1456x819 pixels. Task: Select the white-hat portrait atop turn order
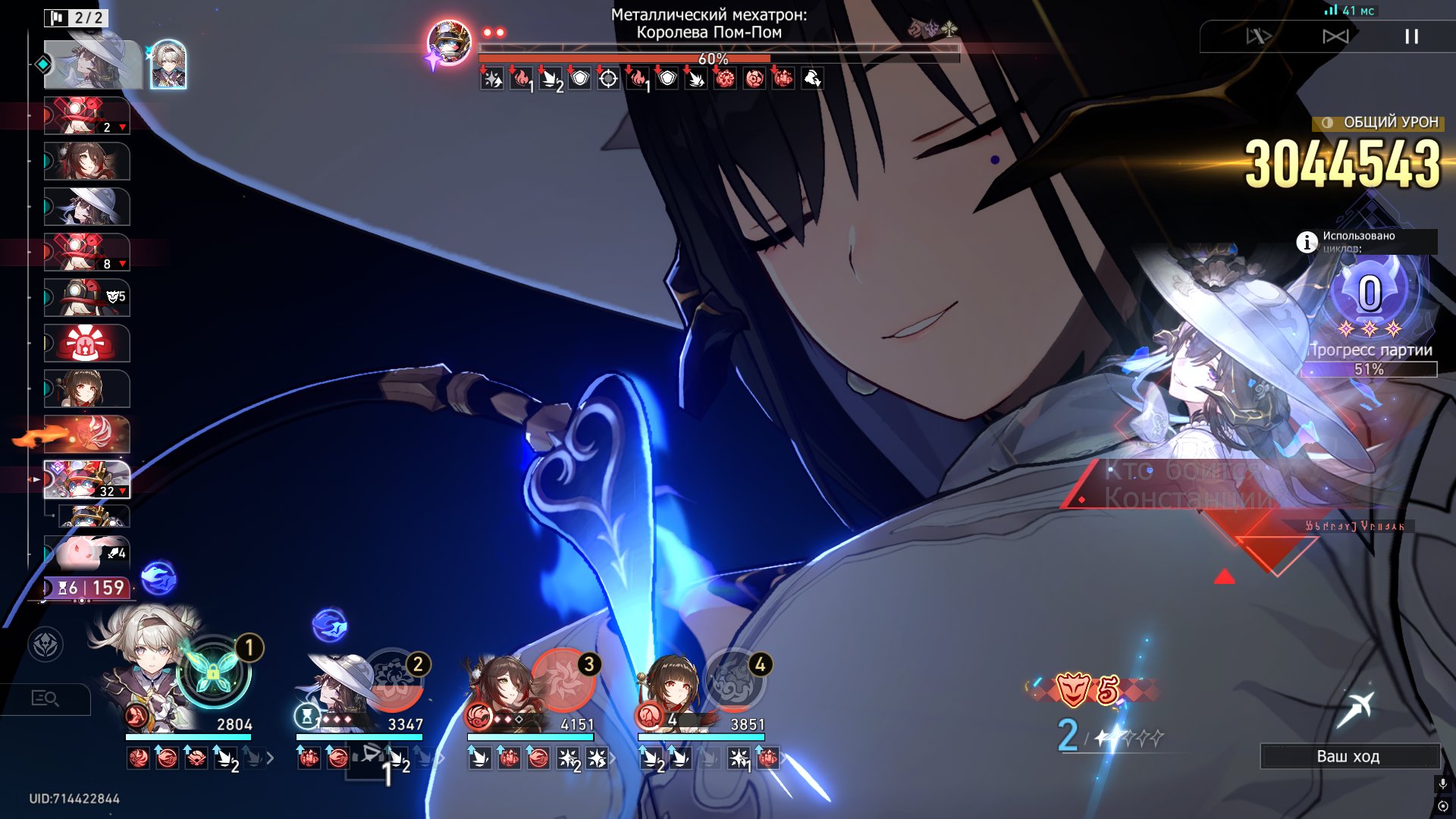[93, 64]
